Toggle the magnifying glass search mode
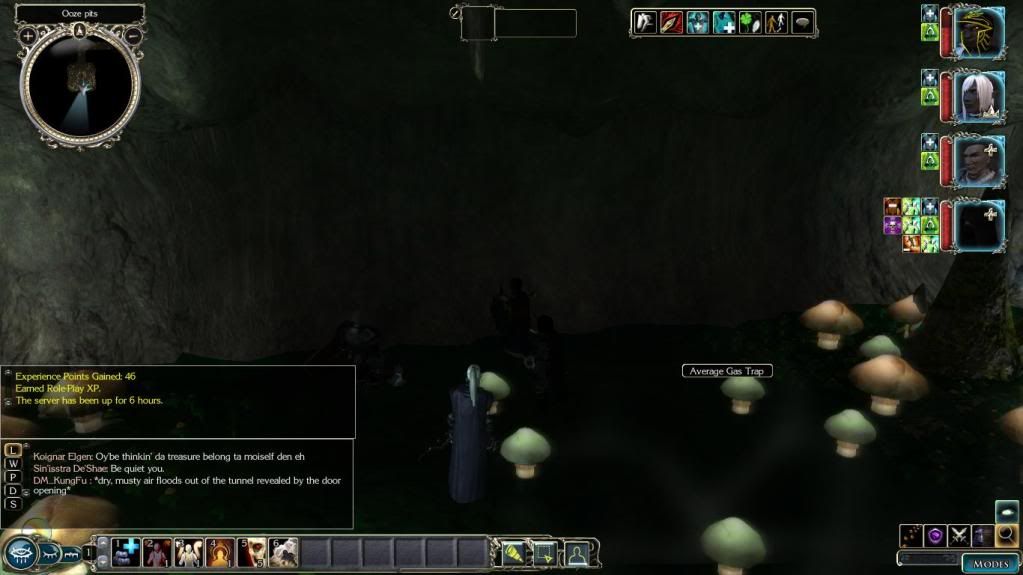 point(1007,536)
